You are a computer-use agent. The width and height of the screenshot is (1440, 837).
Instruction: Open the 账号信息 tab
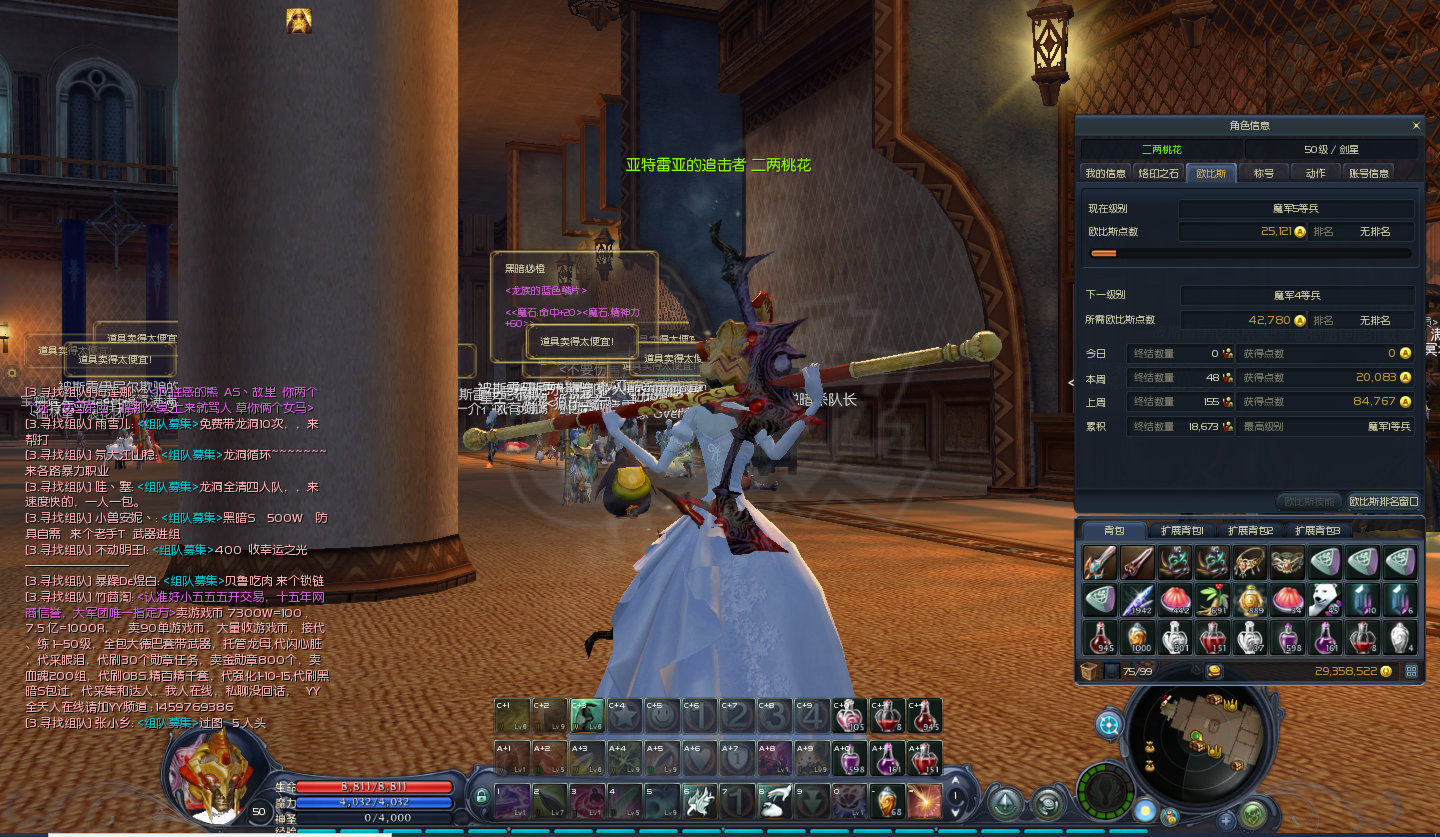click(x=1369, y=173)
